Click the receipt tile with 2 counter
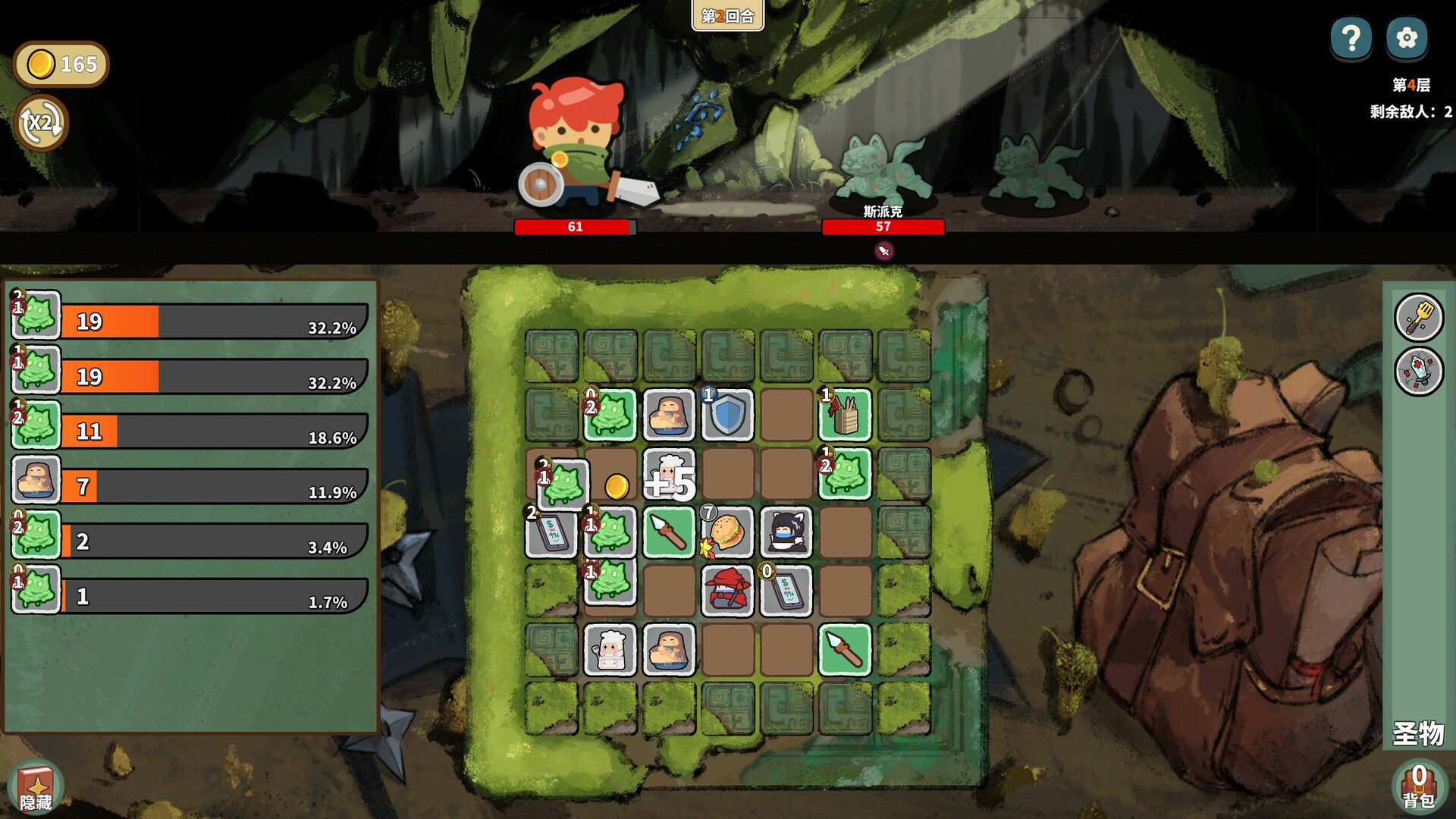 pyautogui.click(x=551, y=533)
